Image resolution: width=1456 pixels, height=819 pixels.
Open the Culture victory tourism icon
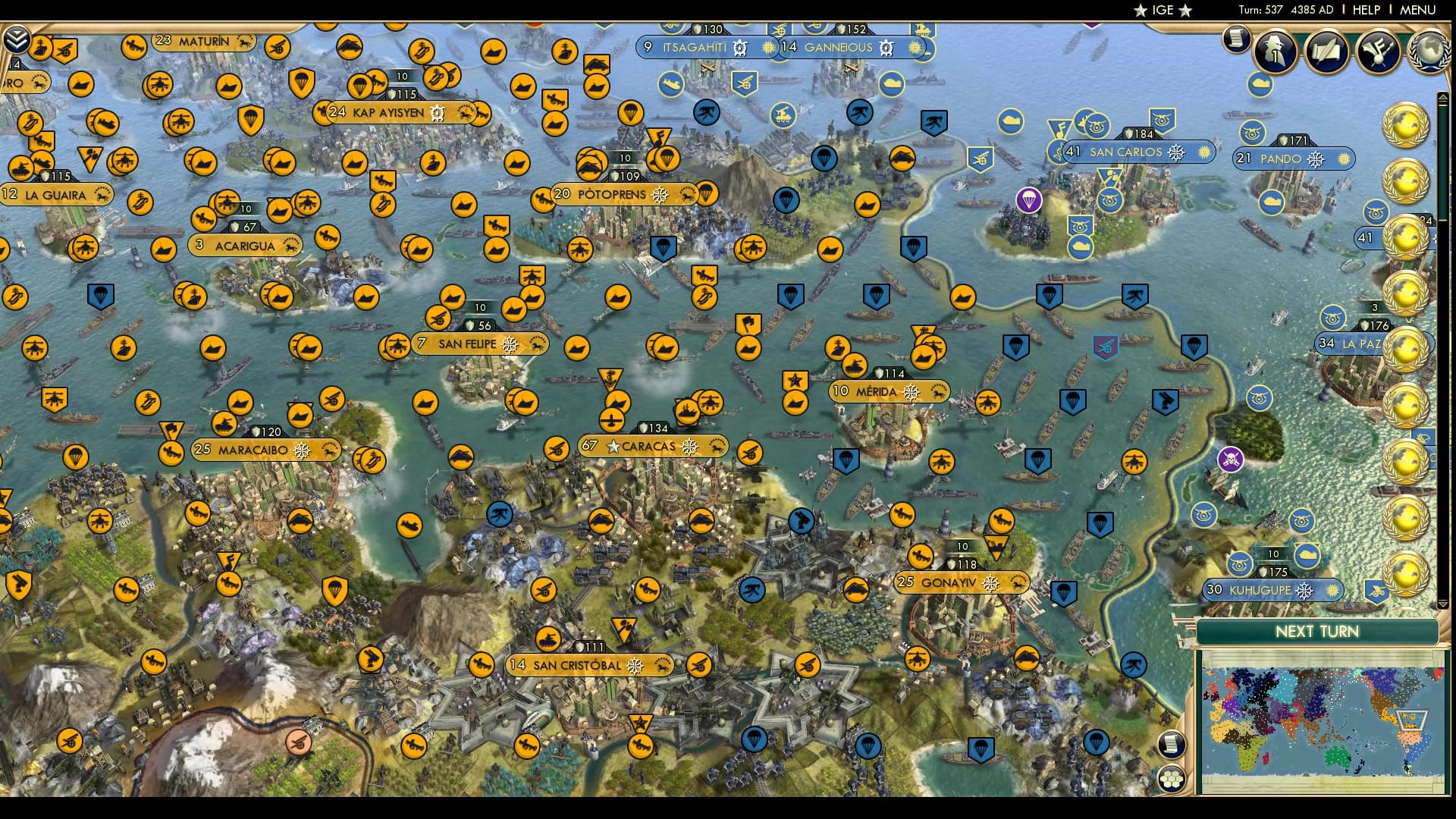[1379, 50]
